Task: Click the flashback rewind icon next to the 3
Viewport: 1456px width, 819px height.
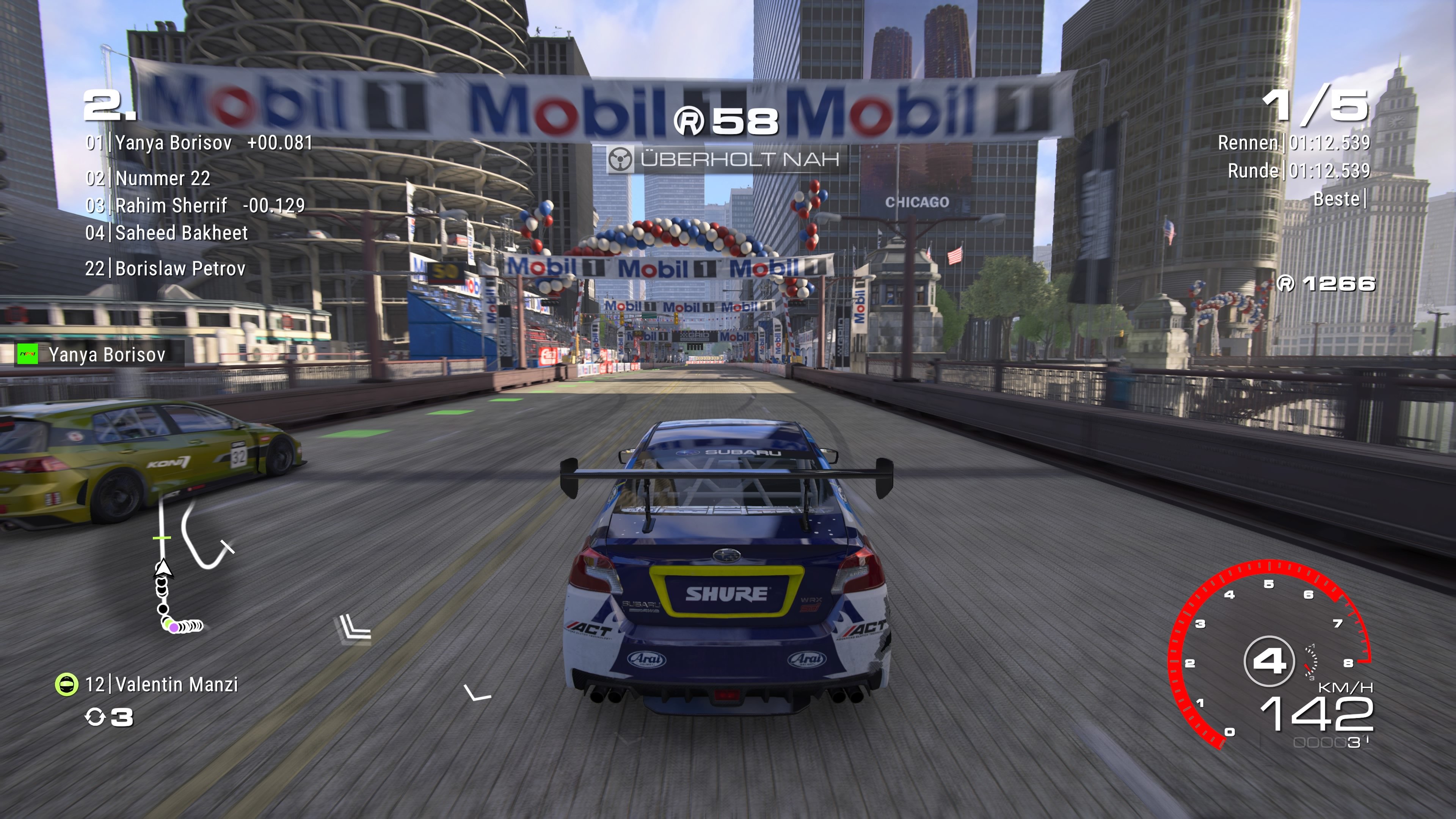Action: click(x=96, y=720)
